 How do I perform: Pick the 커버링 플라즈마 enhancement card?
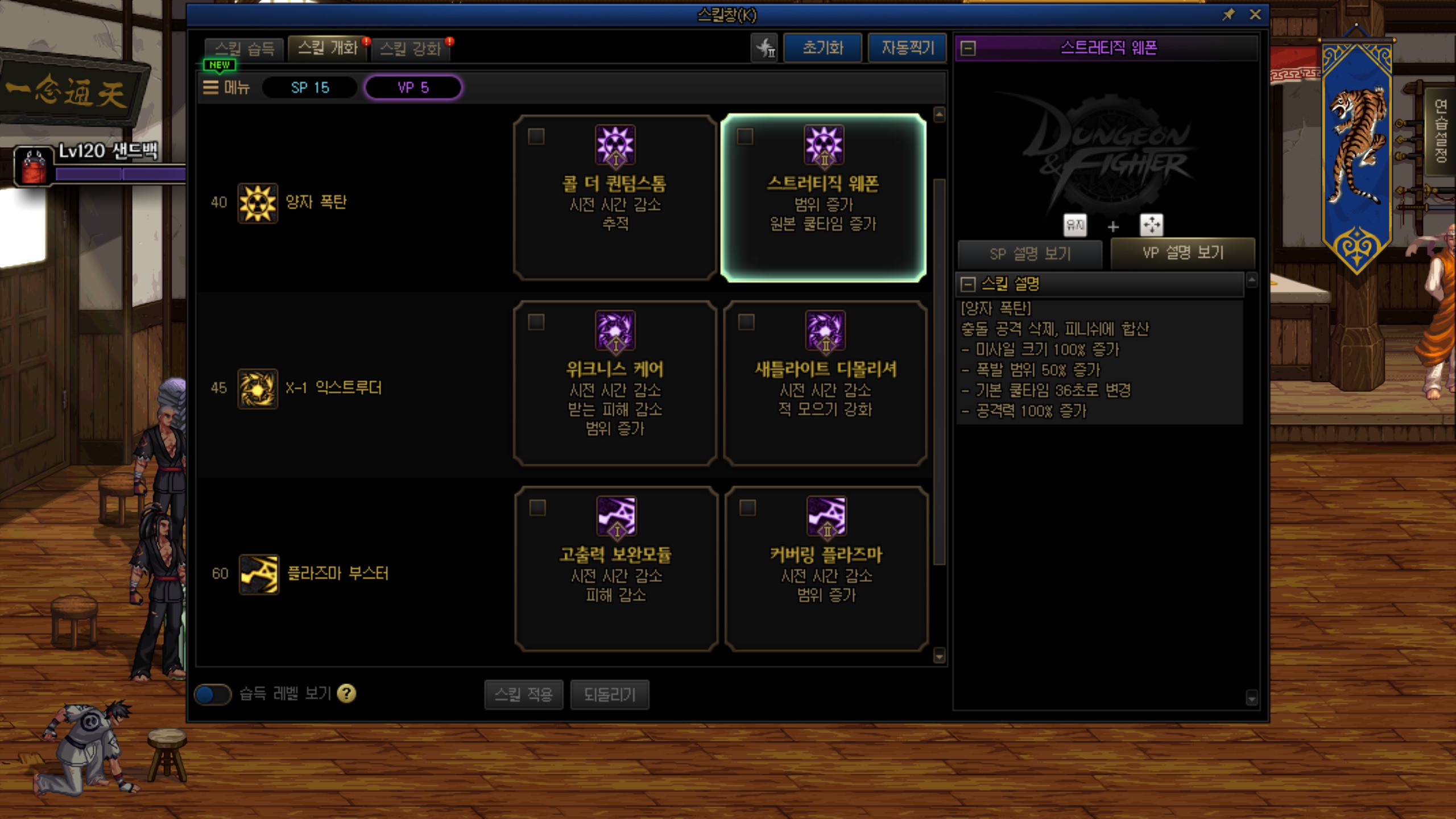[x=826, y=569]
